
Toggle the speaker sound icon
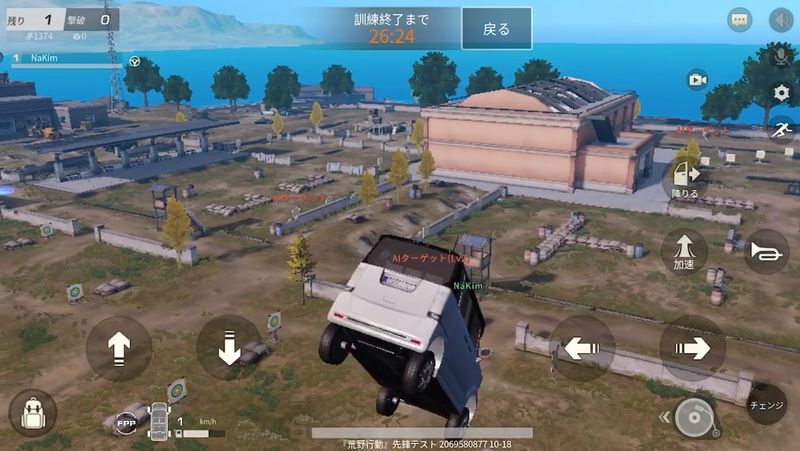pyautogui.click(x=781, y=20)
